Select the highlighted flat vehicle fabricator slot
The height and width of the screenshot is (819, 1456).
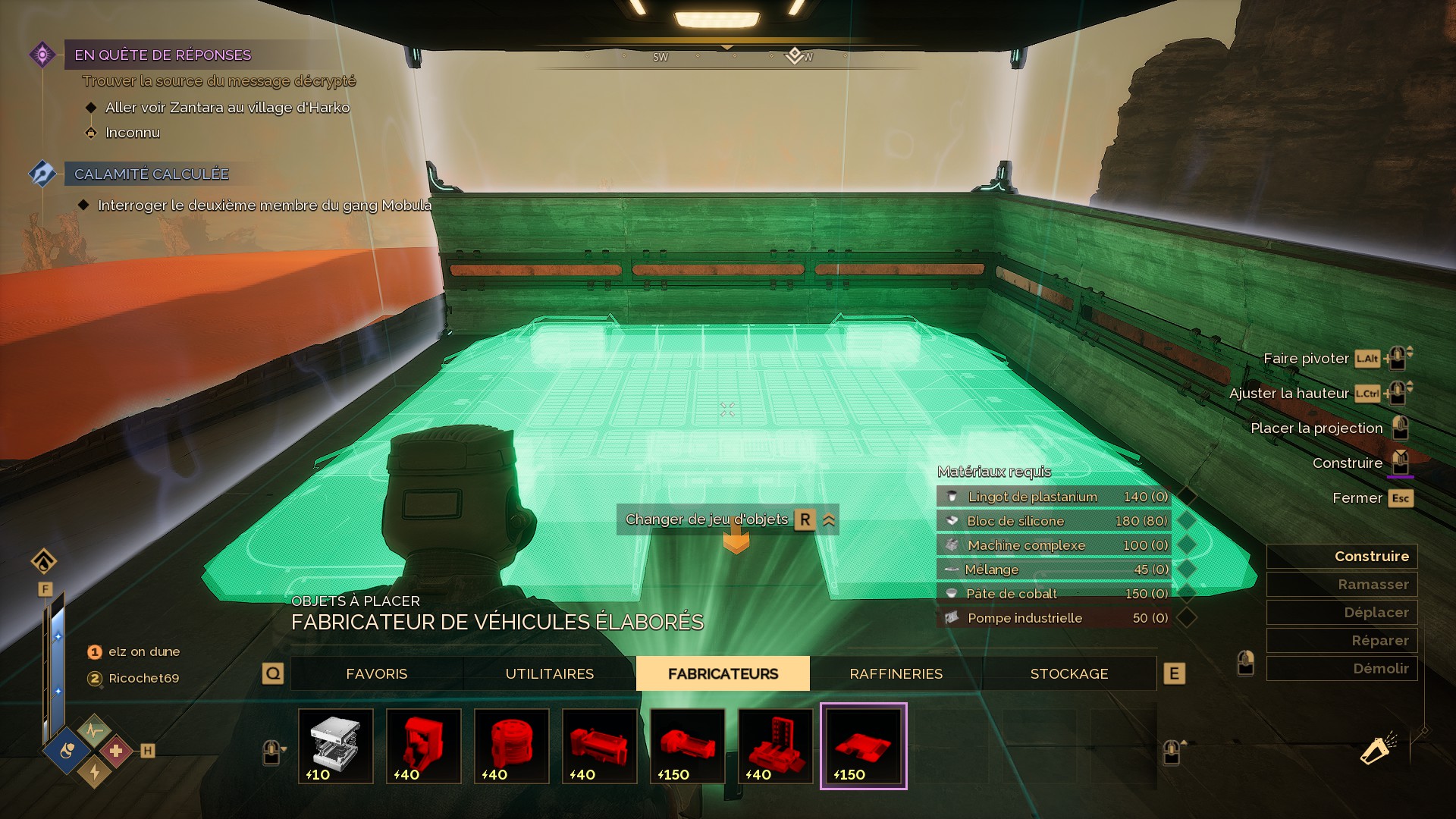click(x=863, y=745)
